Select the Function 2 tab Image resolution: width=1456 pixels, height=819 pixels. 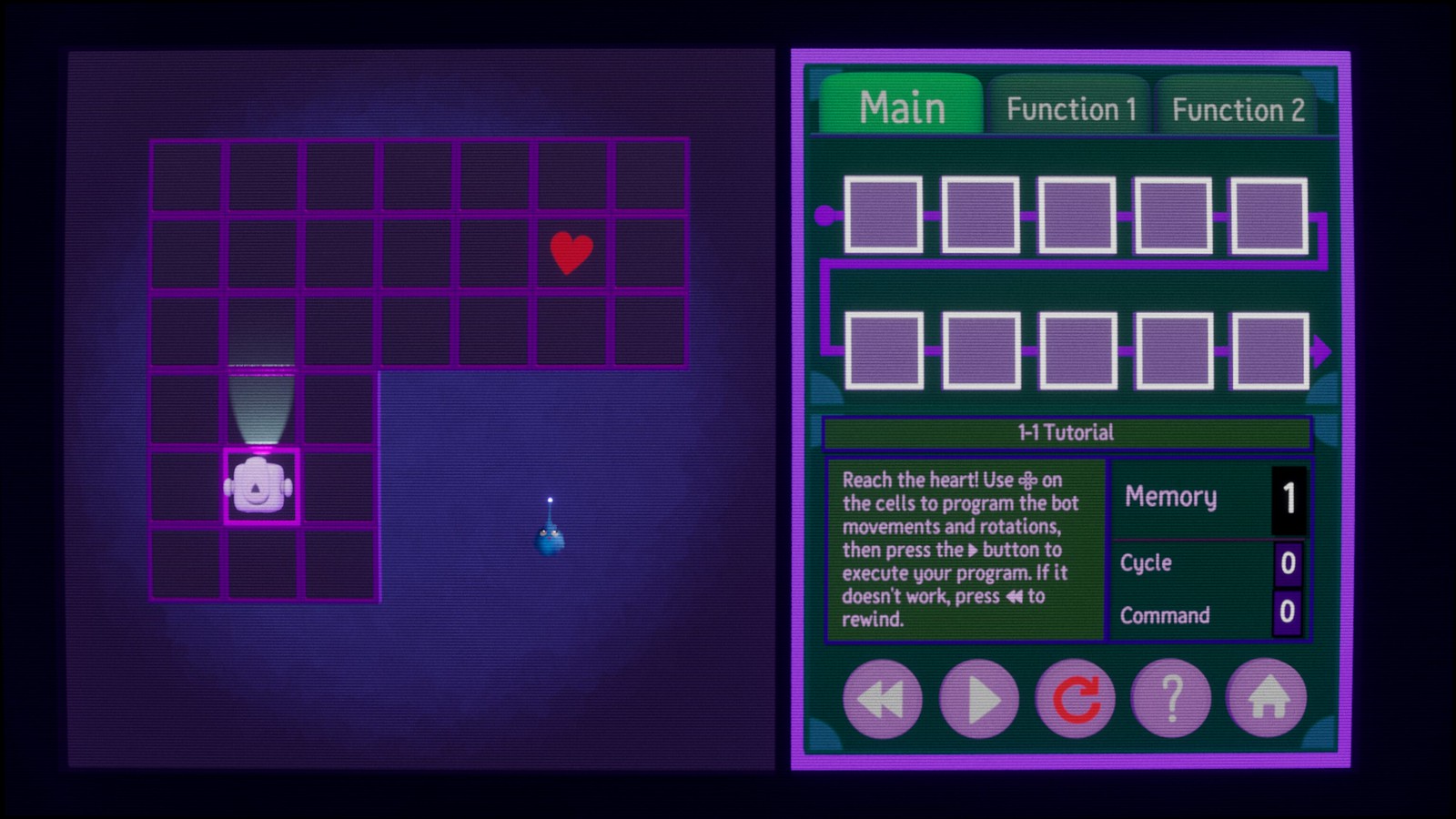1238,110
